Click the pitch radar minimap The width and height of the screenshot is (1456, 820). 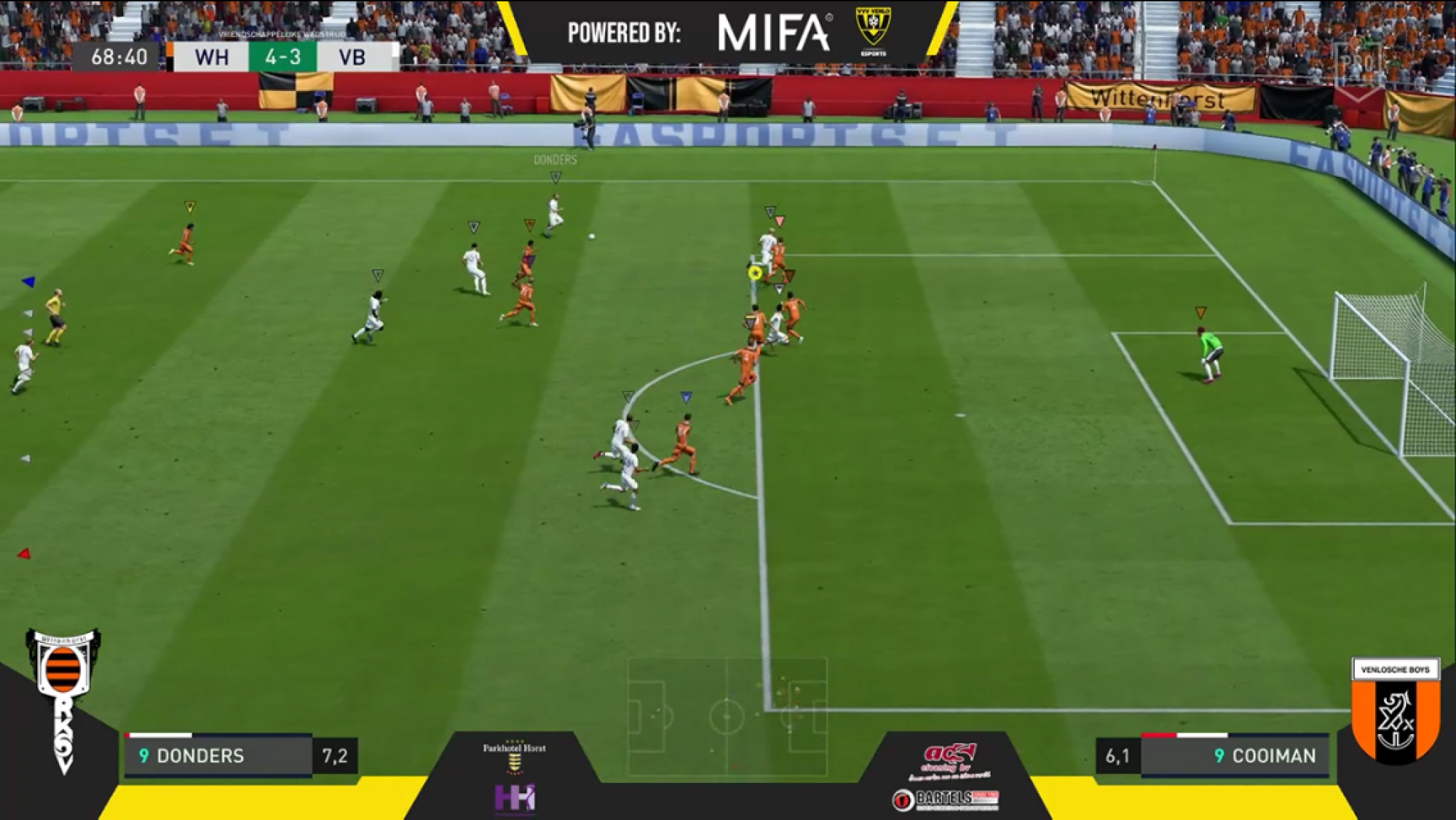click(x=727, y=717)
